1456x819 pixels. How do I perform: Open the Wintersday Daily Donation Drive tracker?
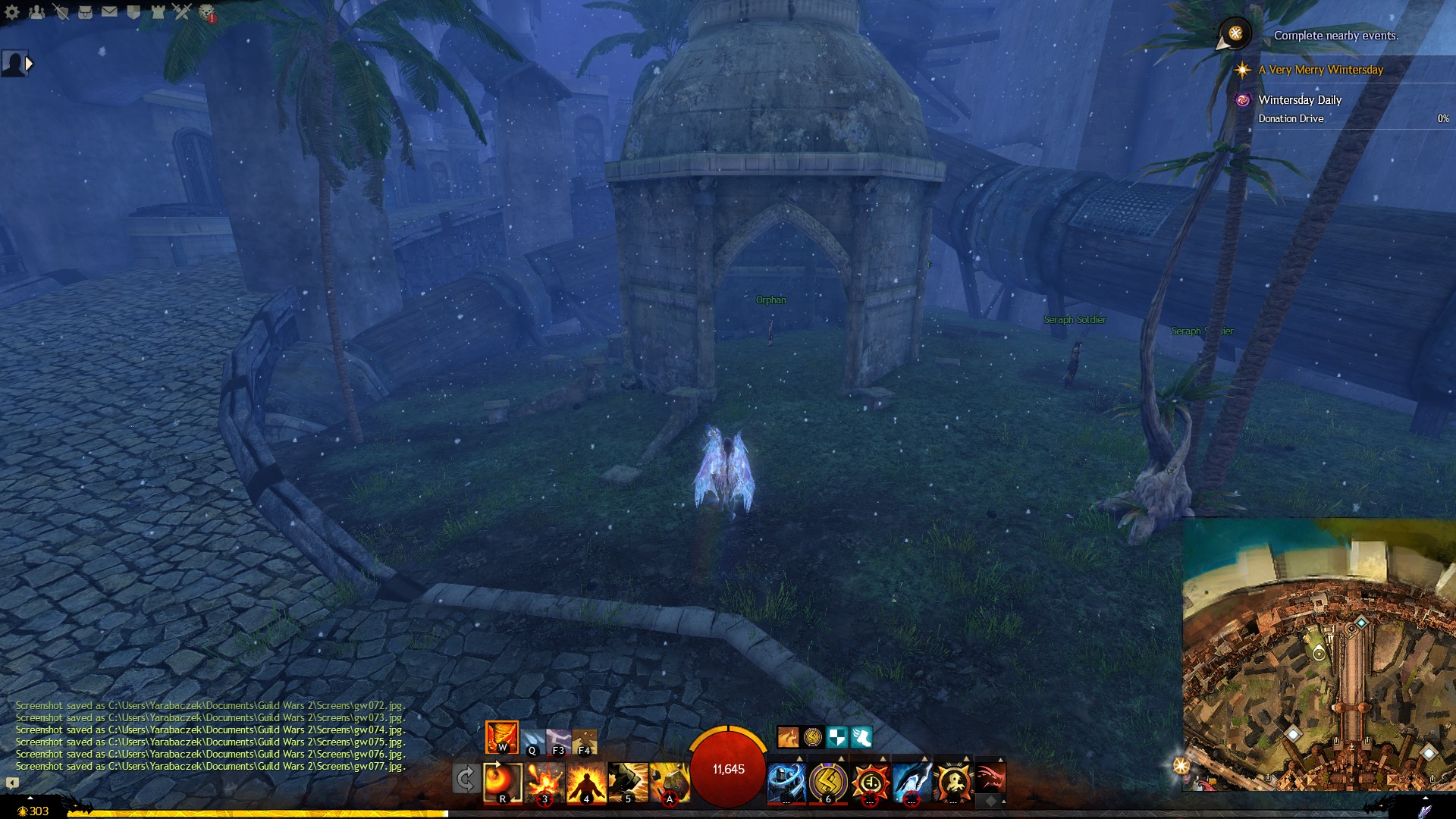(1300, 100)
